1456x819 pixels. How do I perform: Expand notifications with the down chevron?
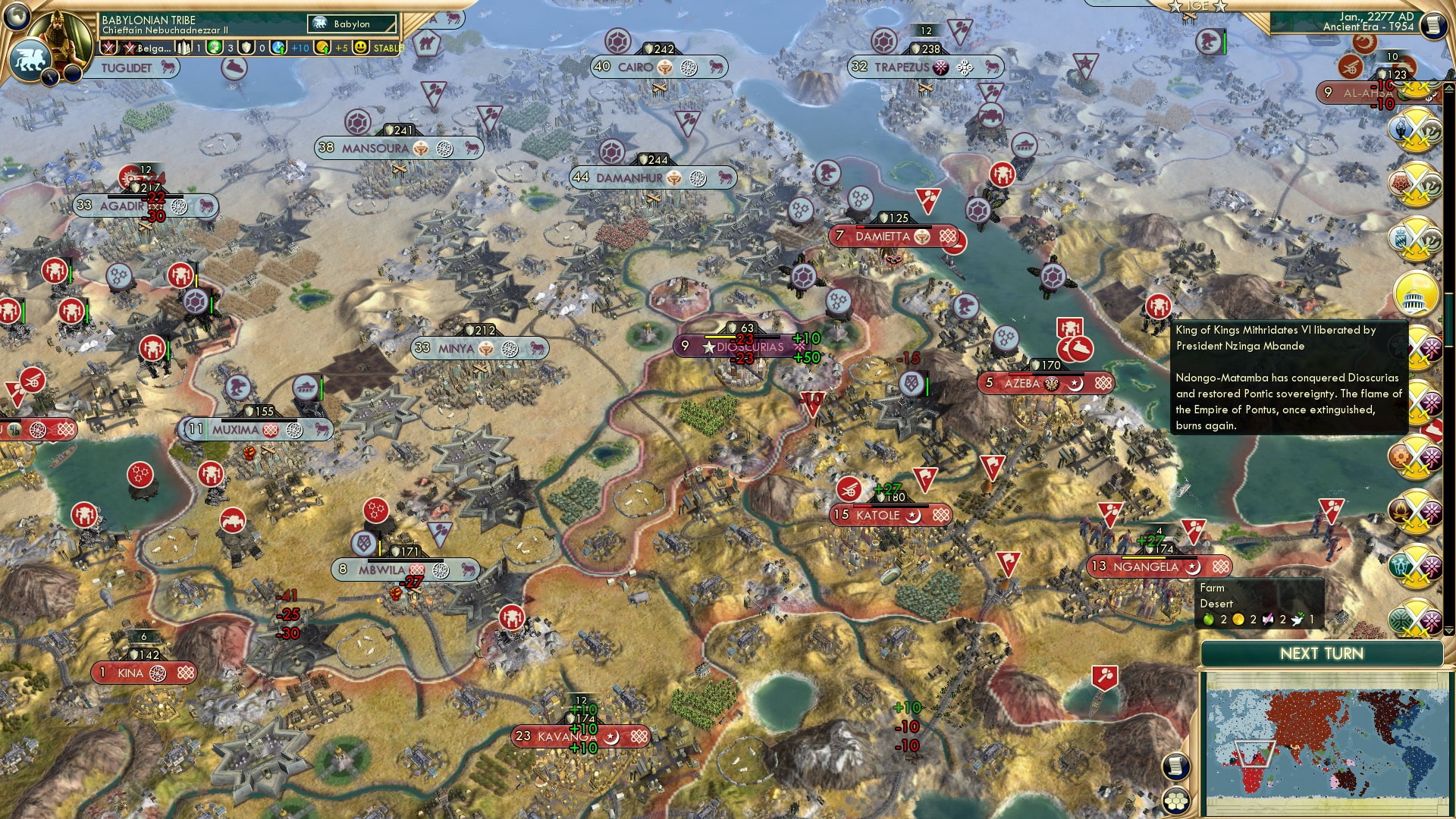click(1448, 630)
